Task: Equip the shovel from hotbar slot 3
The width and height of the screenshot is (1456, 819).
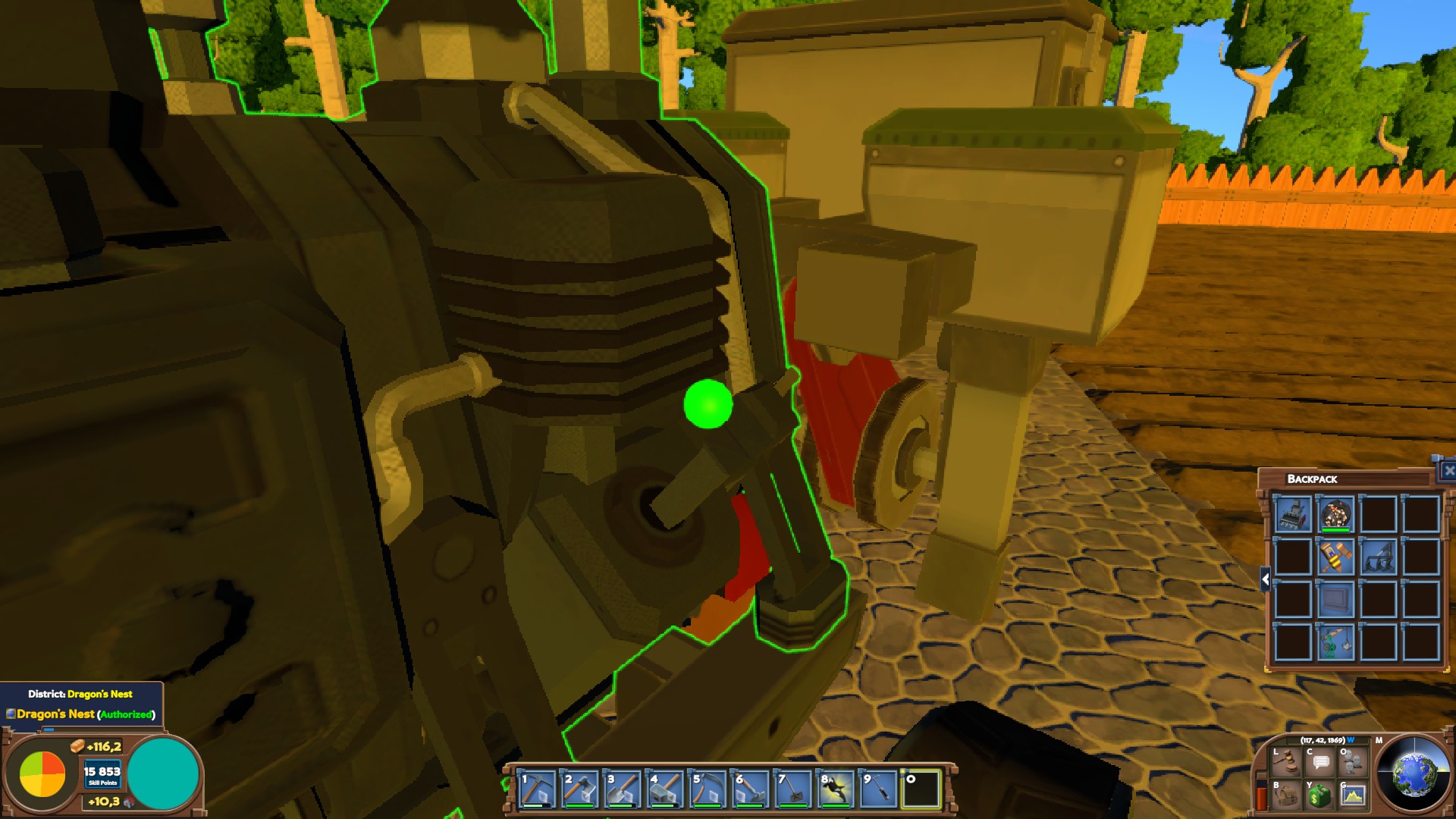Action: 622,788
